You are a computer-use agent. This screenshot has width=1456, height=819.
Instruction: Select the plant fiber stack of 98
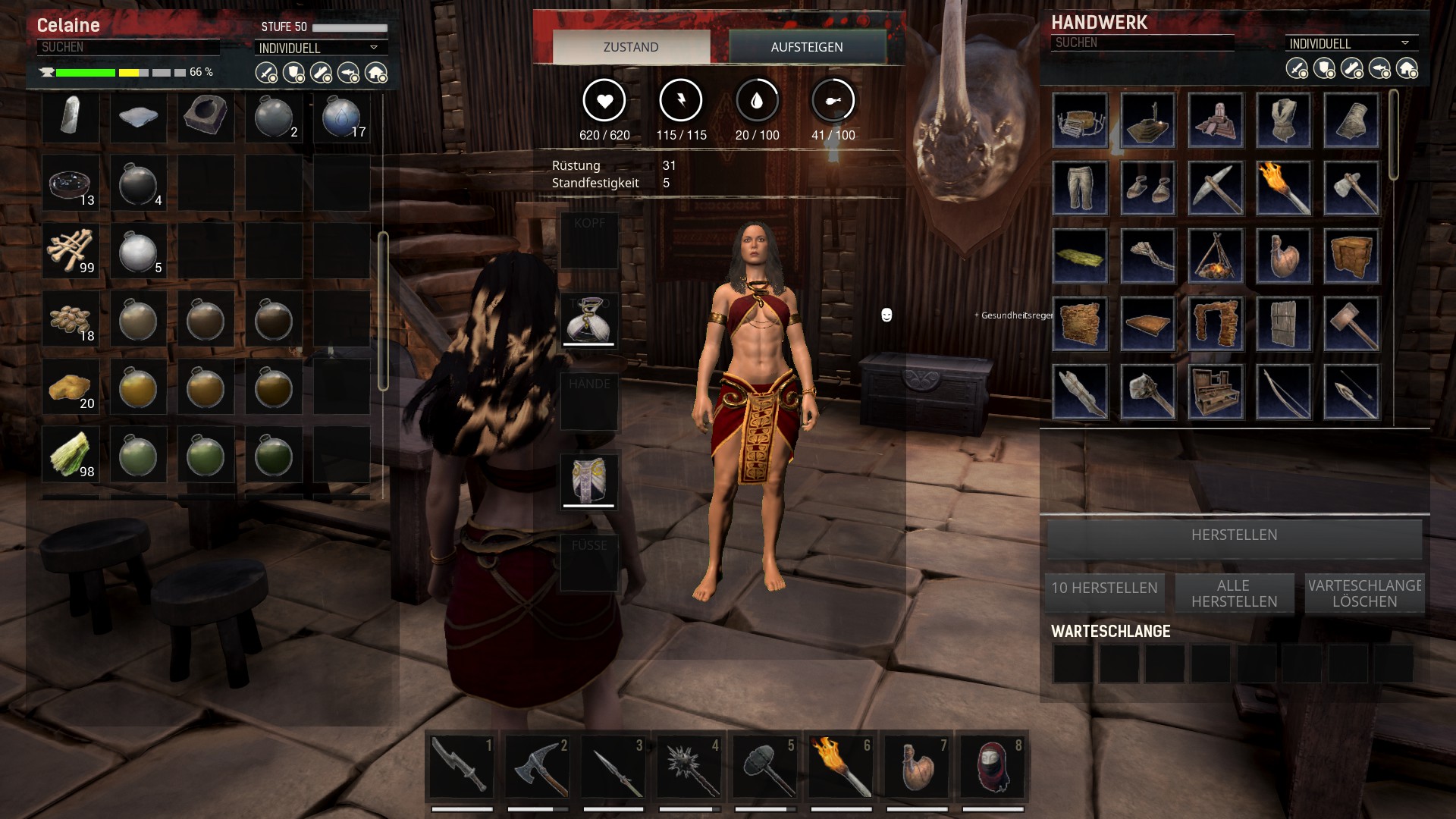[x=71, y=455]
